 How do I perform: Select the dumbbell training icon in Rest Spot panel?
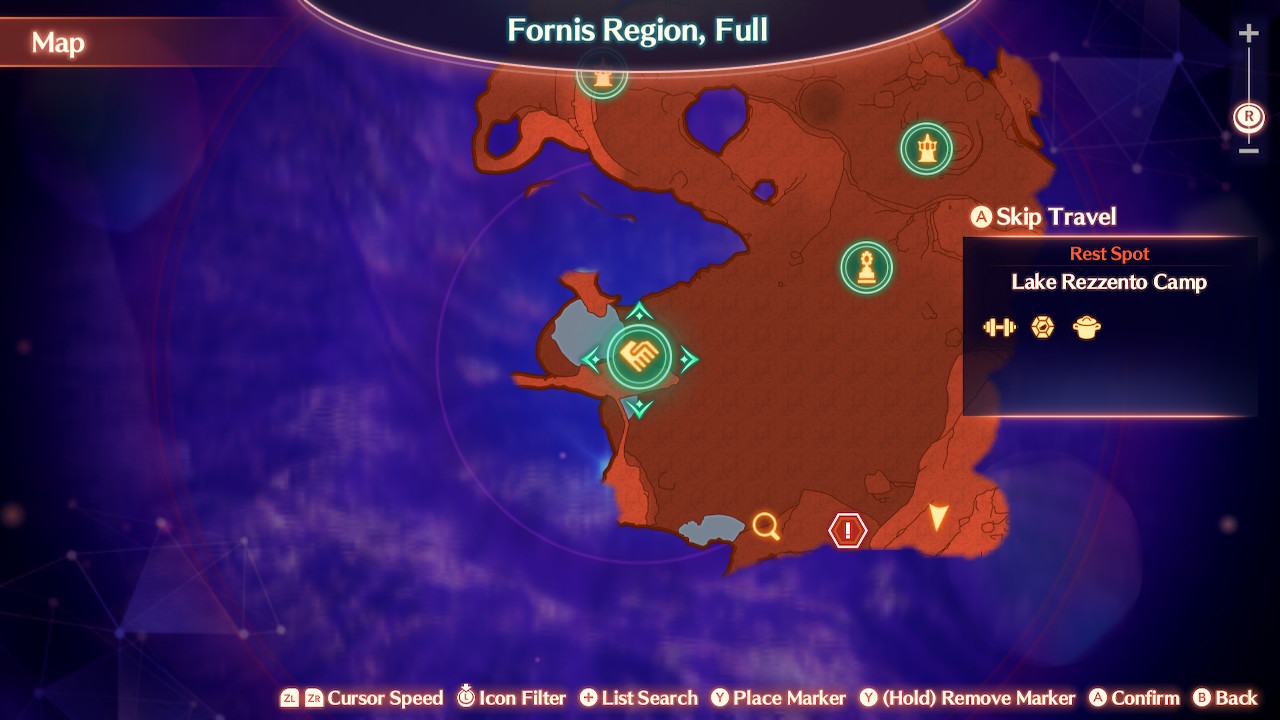(x=999, y=326)
